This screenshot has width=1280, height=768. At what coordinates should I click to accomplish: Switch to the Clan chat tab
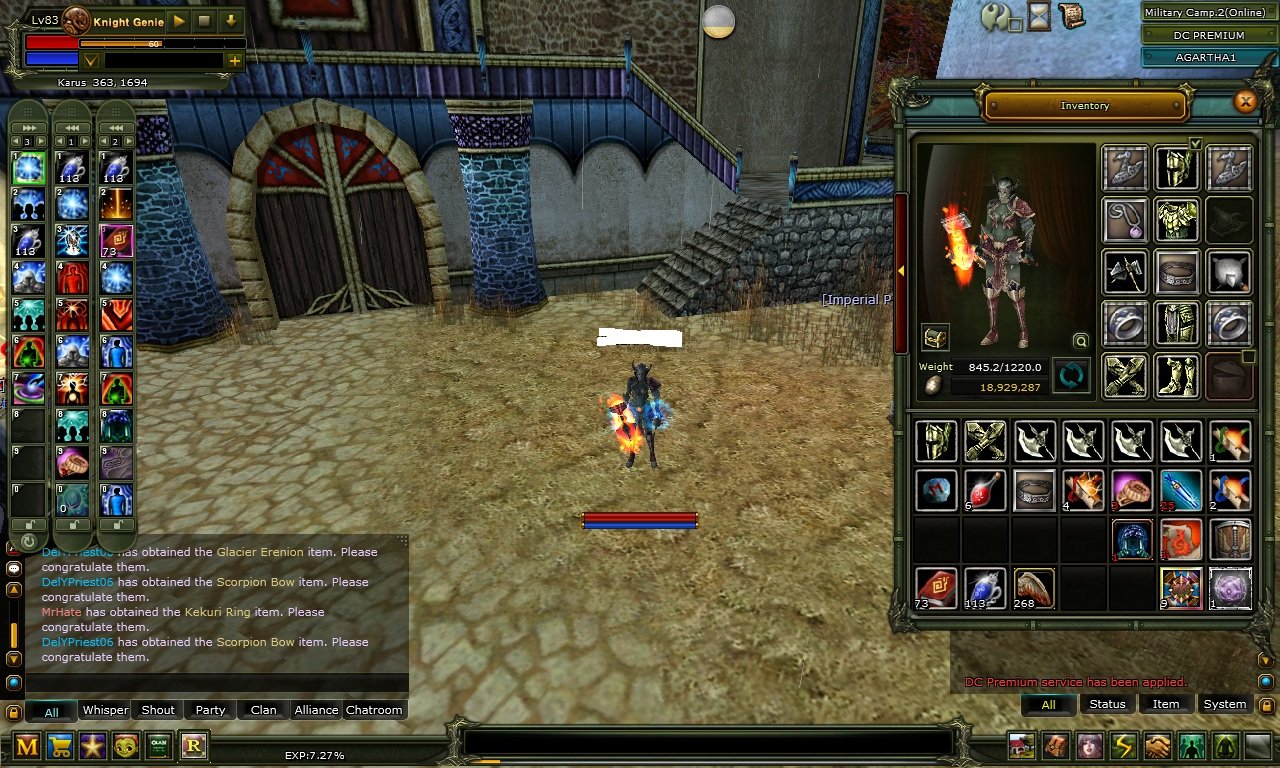coord(262,710)
